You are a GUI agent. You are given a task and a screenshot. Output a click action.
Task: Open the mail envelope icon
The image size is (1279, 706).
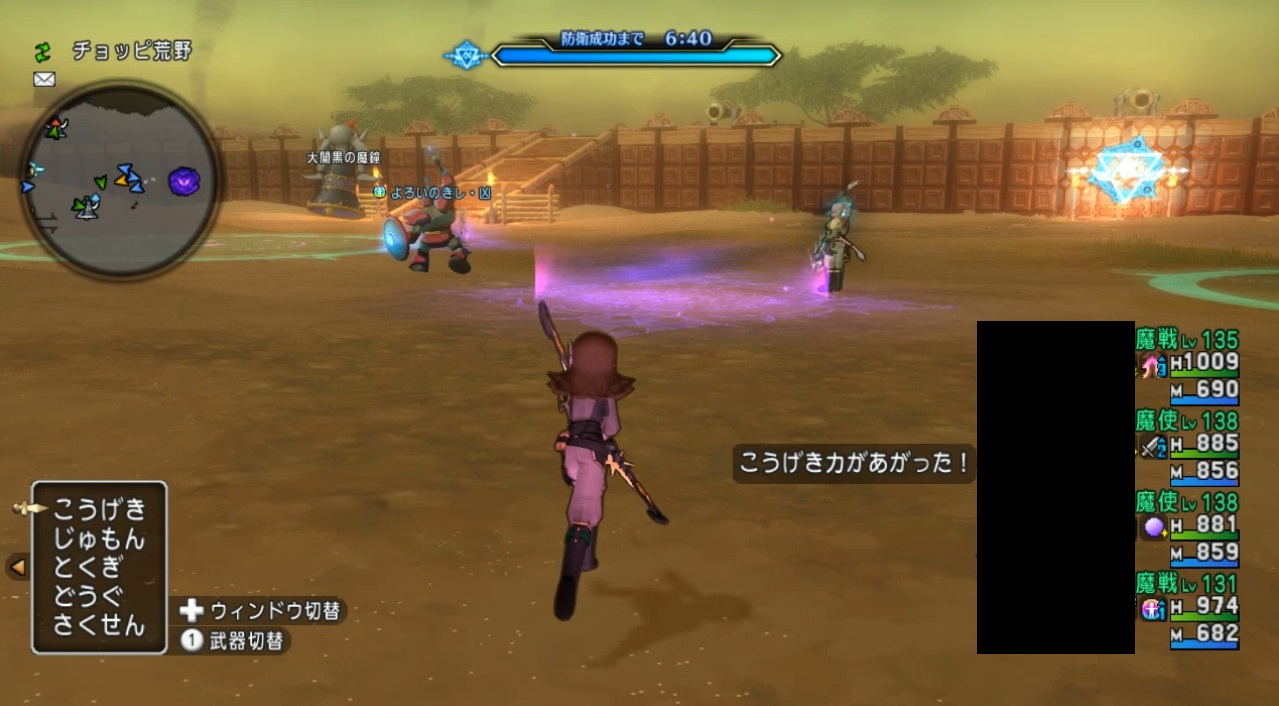pyautogui.click(x=44, y=80)
